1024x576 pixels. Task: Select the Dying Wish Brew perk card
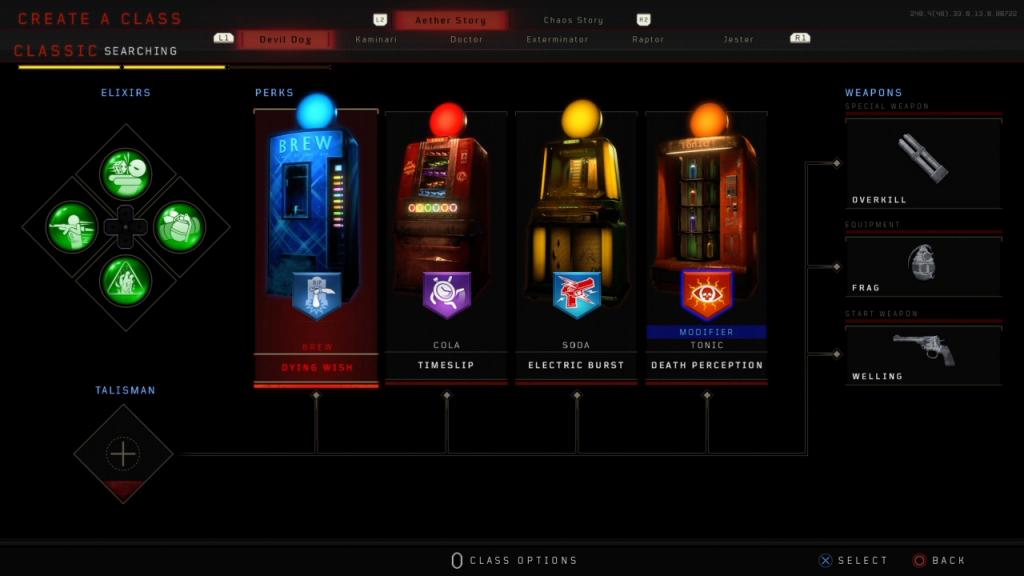pyautogui.click(x=316, y=245)
